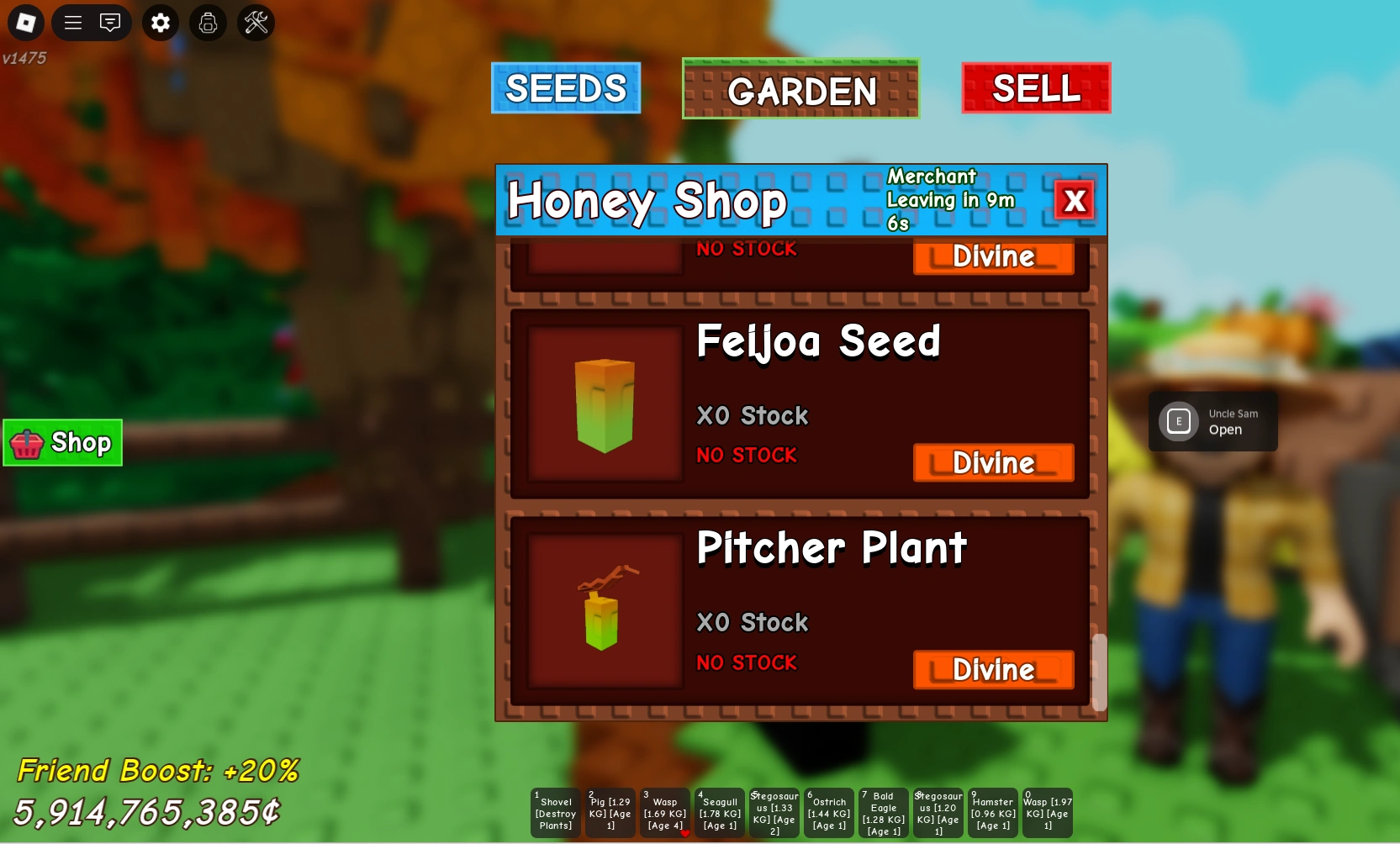Screen dimensions: 1400x844
Task: Click the hamburger menu icon
Action: point(72,23)
